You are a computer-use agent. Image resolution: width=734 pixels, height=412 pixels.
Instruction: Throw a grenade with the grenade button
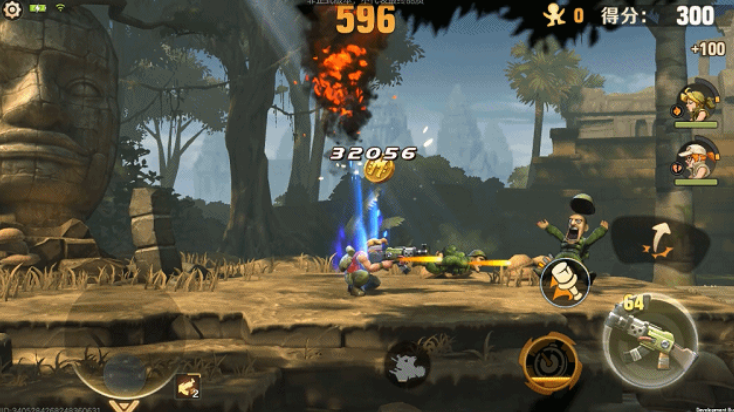[x=565, y=281]
